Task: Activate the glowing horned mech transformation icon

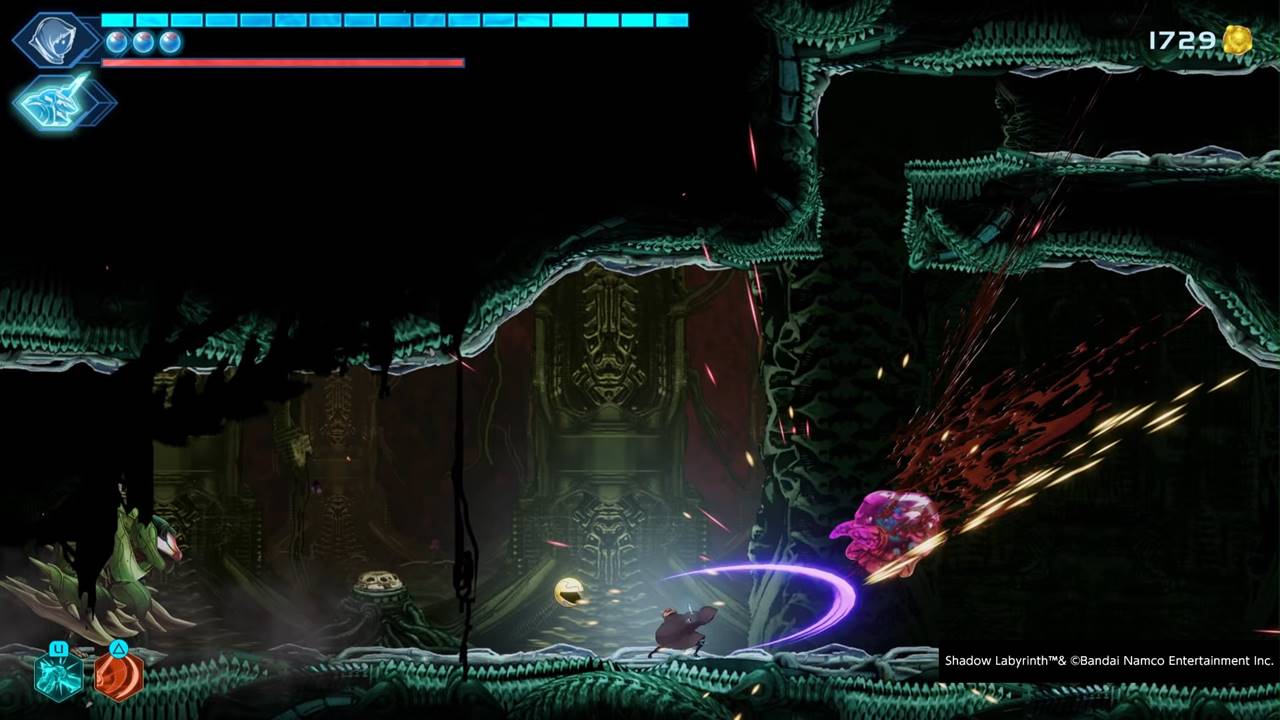Action: (56, 102)
